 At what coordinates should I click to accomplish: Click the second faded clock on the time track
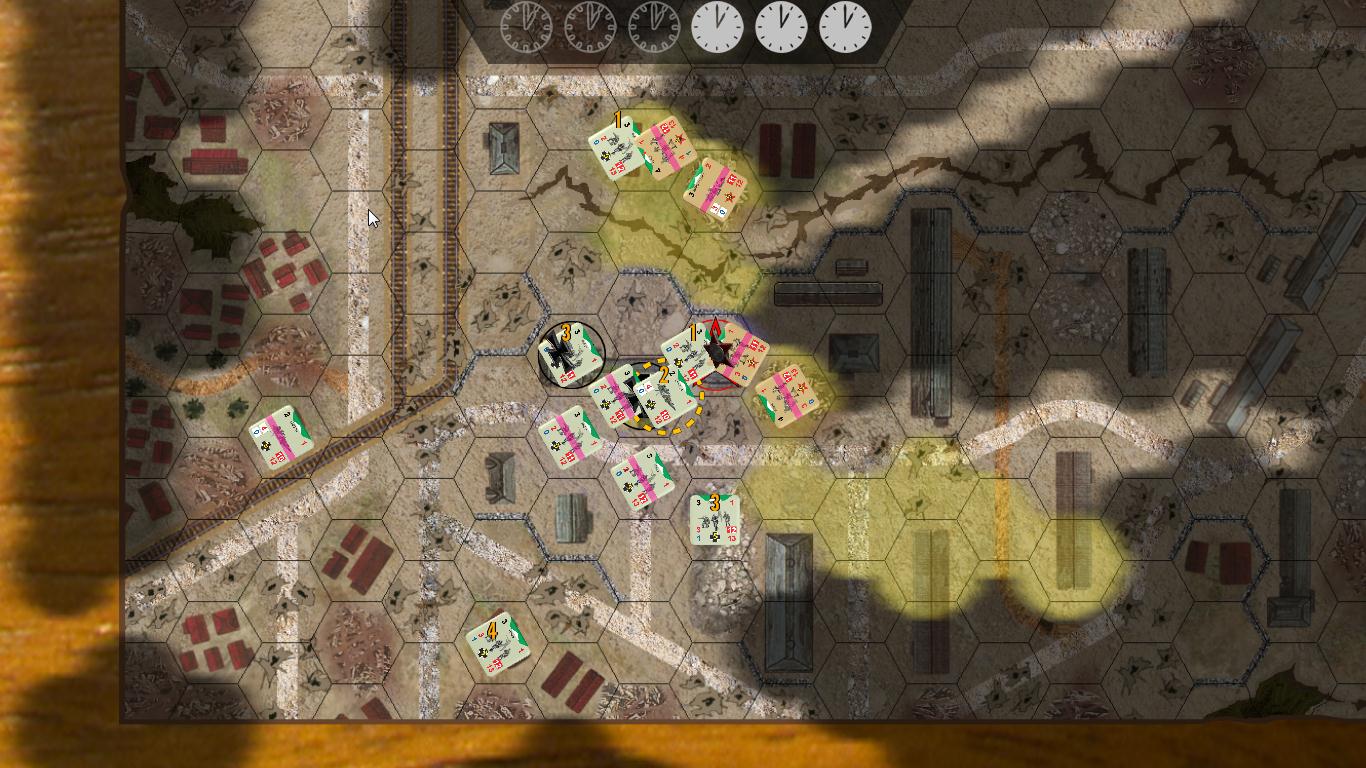pyautogui.click(x=588, y=26)
